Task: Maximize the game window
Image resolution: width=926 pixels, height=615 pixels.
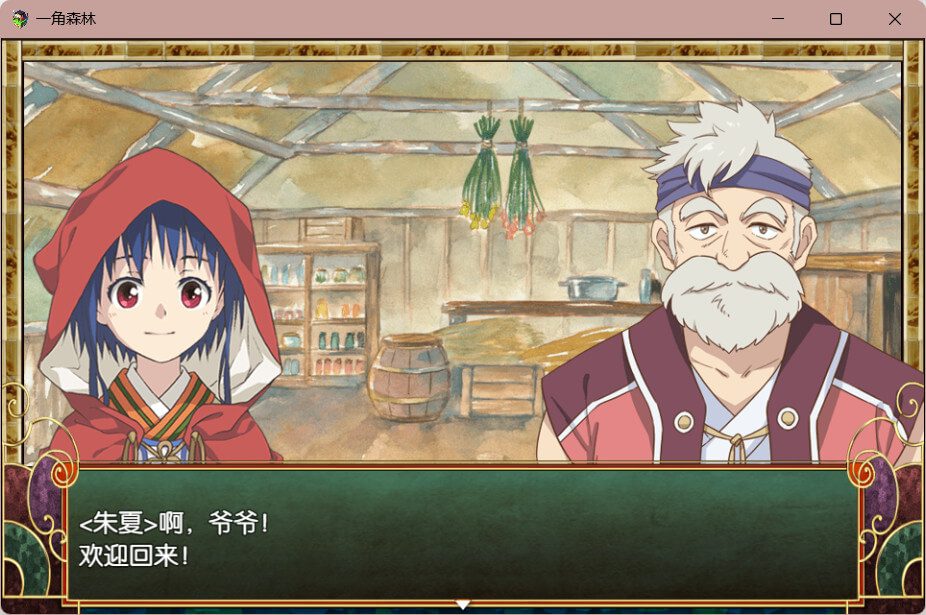Action: [x=836, y=19]
